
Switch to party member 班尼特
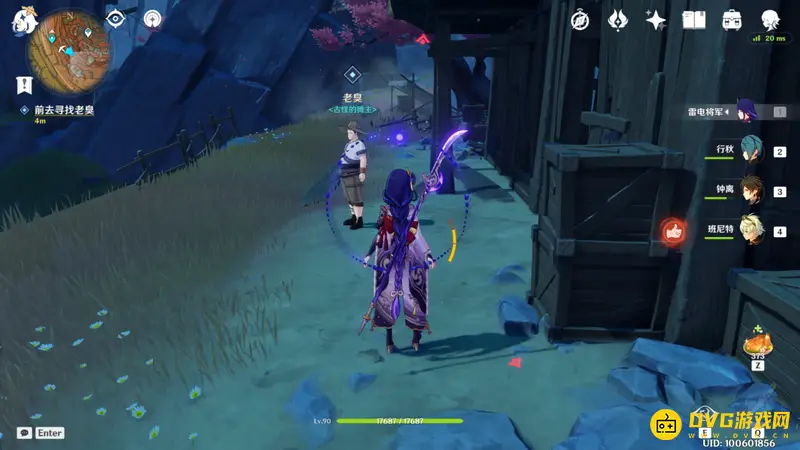pyautogui.click(x=750, y=231)
